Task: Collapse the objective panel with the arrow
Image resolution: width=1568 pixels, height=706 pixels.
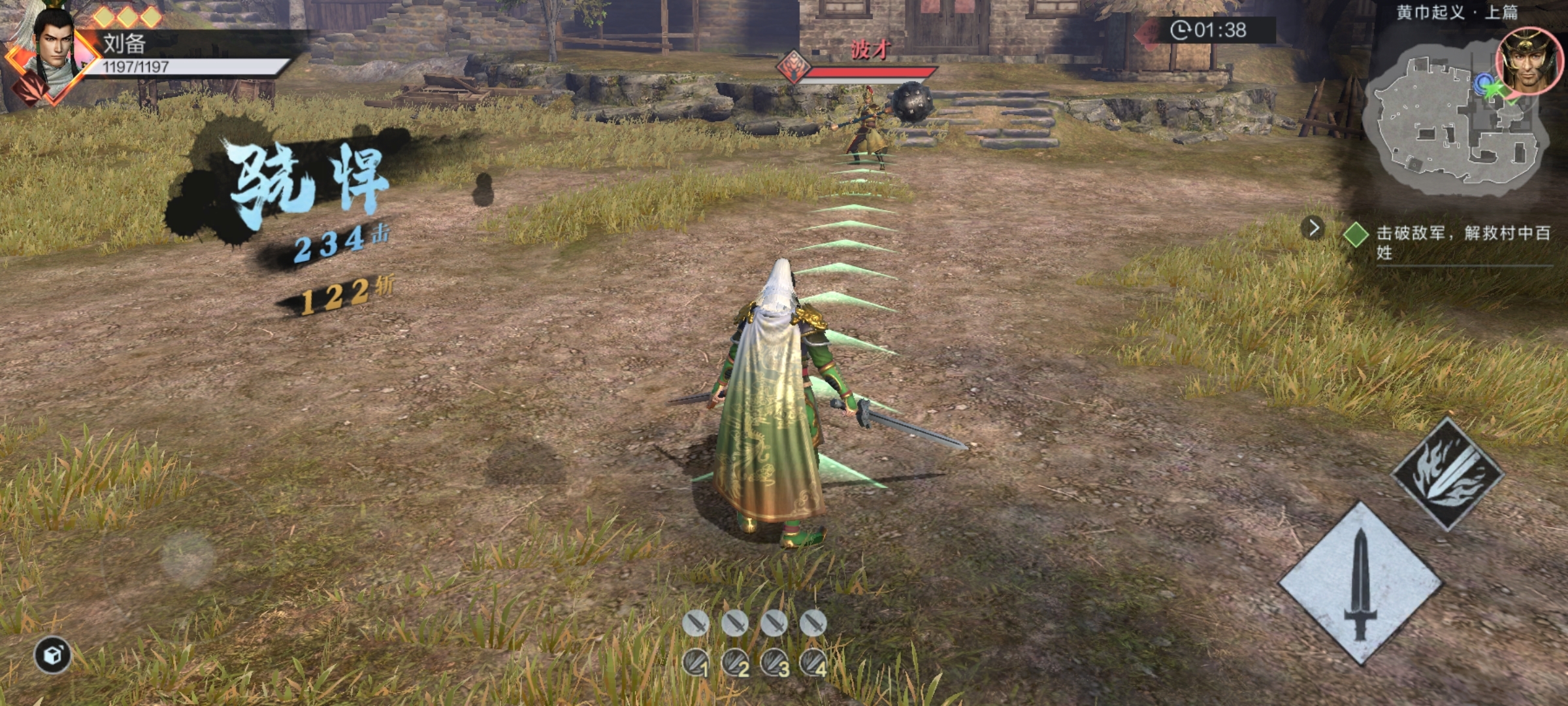Action: (x=1313, y=228)
